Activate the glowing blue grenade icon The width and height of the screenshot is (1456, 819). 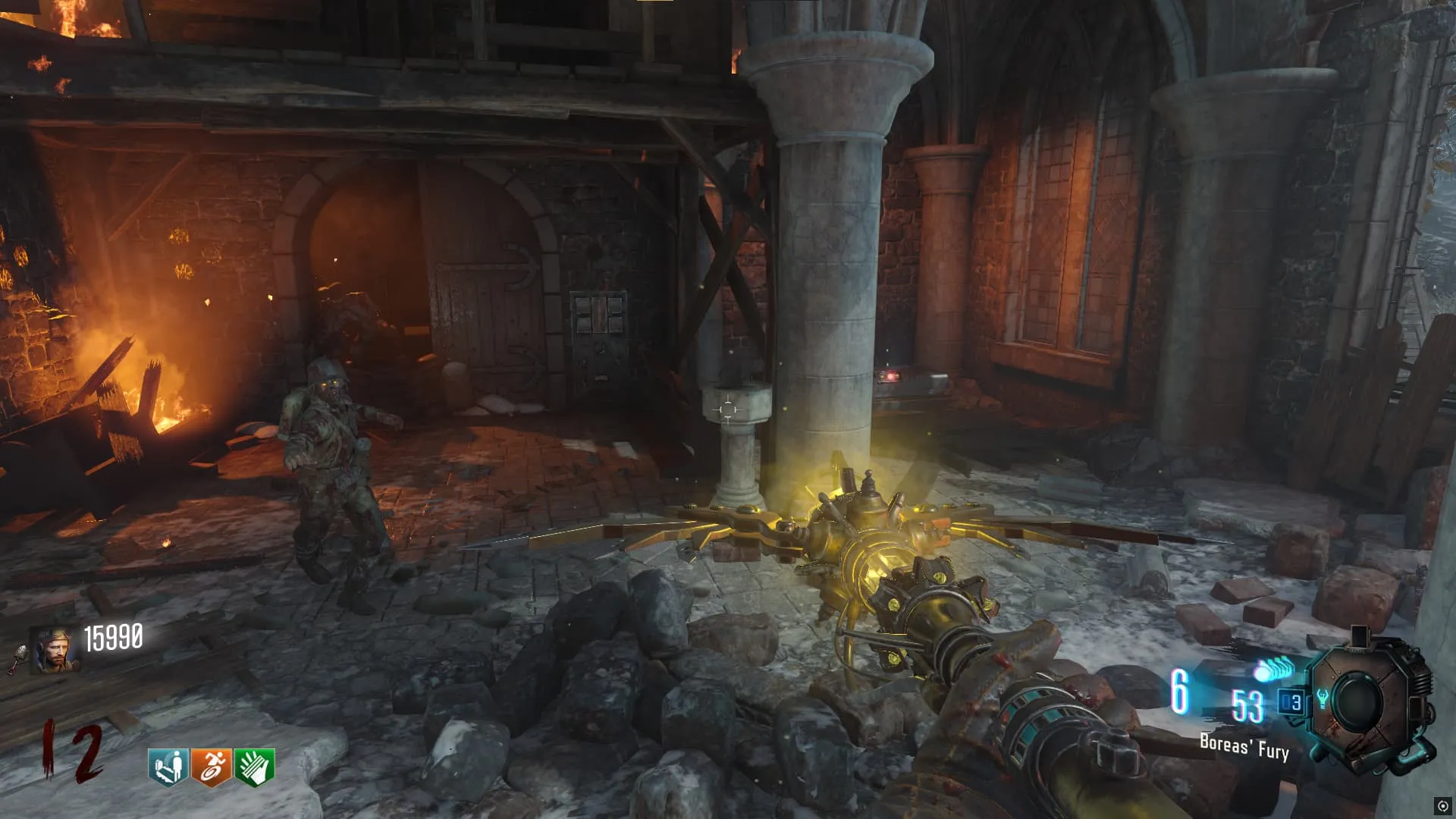1273,670
